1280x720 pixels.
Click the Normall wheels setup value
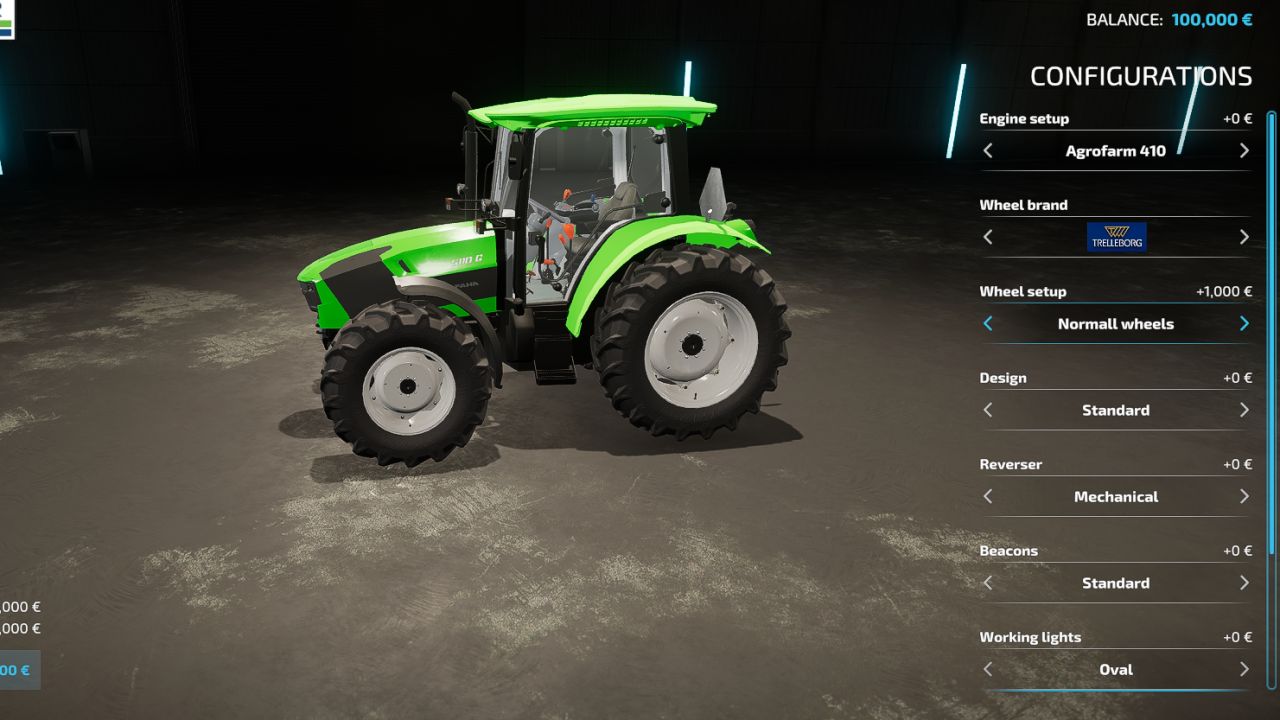pos(1116,324)
